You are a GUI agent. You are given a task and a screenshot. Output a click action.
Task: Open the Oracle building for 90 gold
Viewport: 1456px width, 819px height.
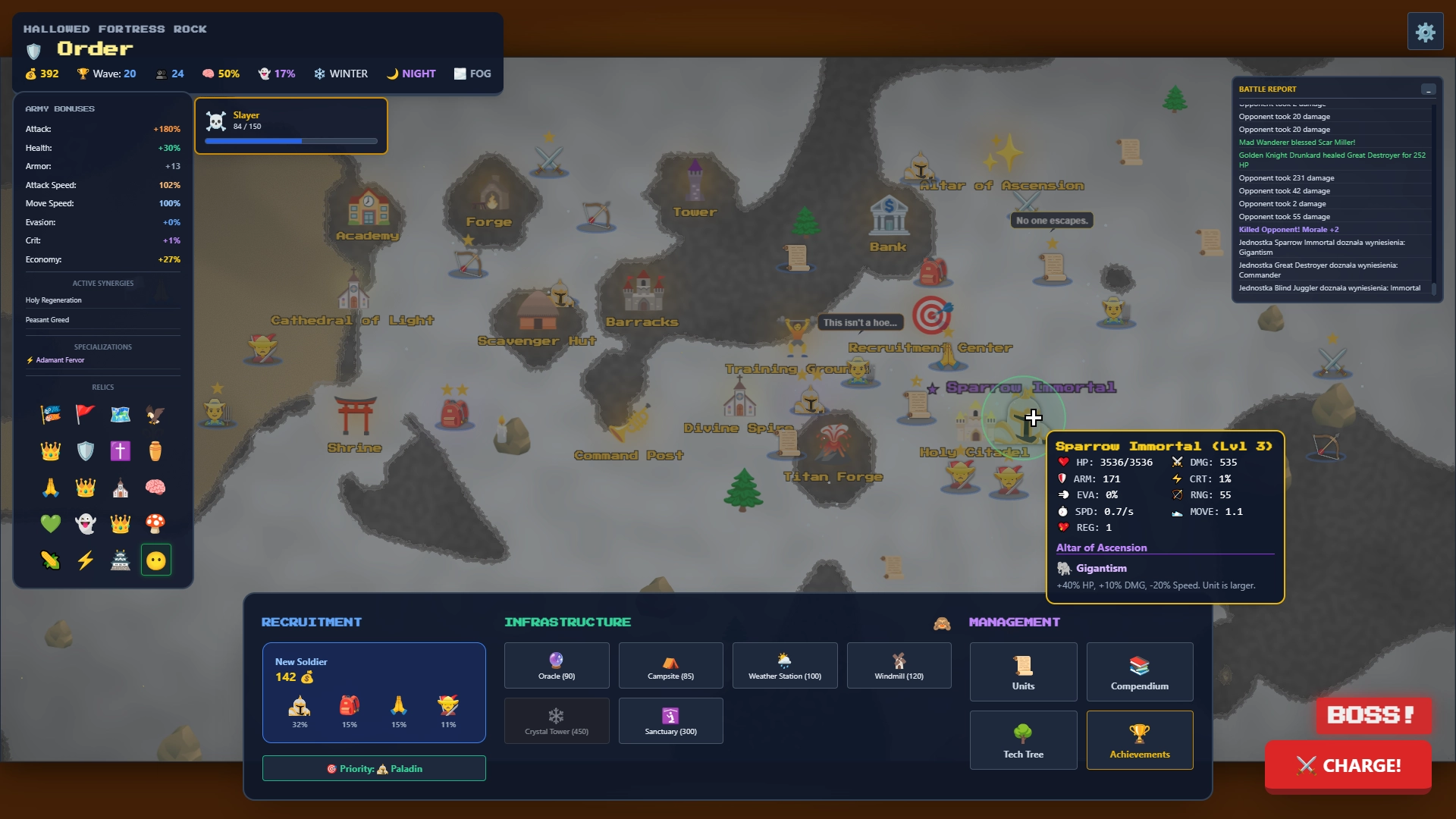click(x=556, y=665)
